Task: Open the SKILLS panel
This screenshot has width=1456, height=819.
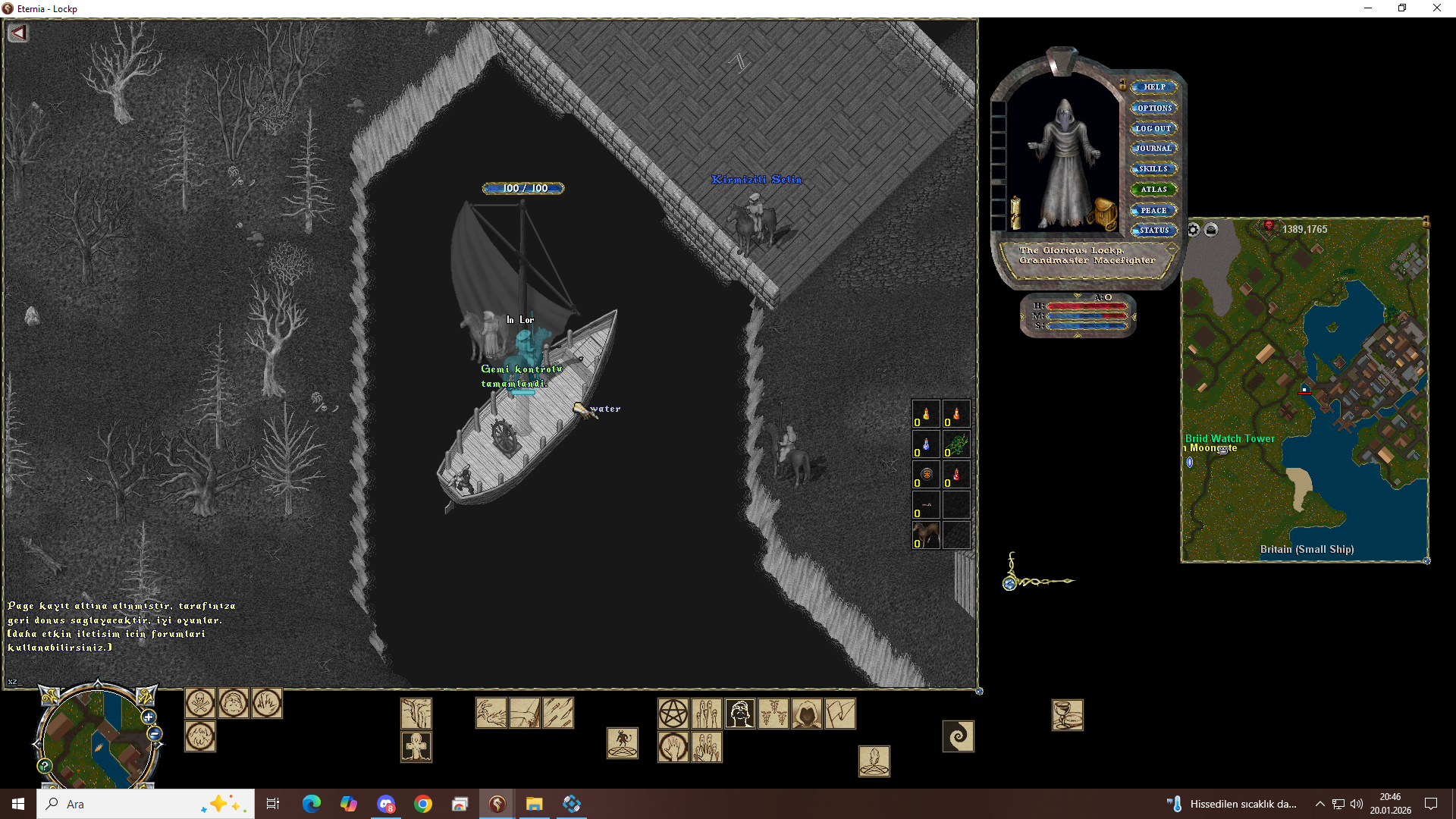Action: click(1153, 168)
